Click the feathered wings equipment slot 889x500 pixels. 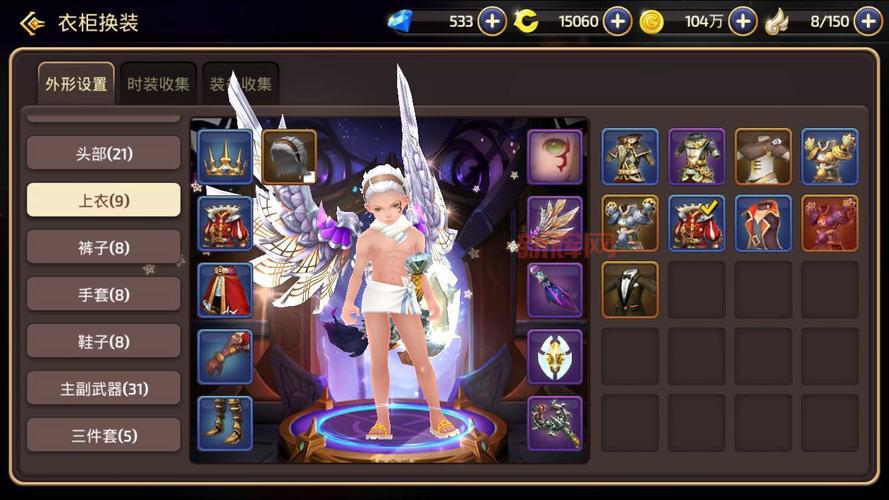(x=555, y=223)
